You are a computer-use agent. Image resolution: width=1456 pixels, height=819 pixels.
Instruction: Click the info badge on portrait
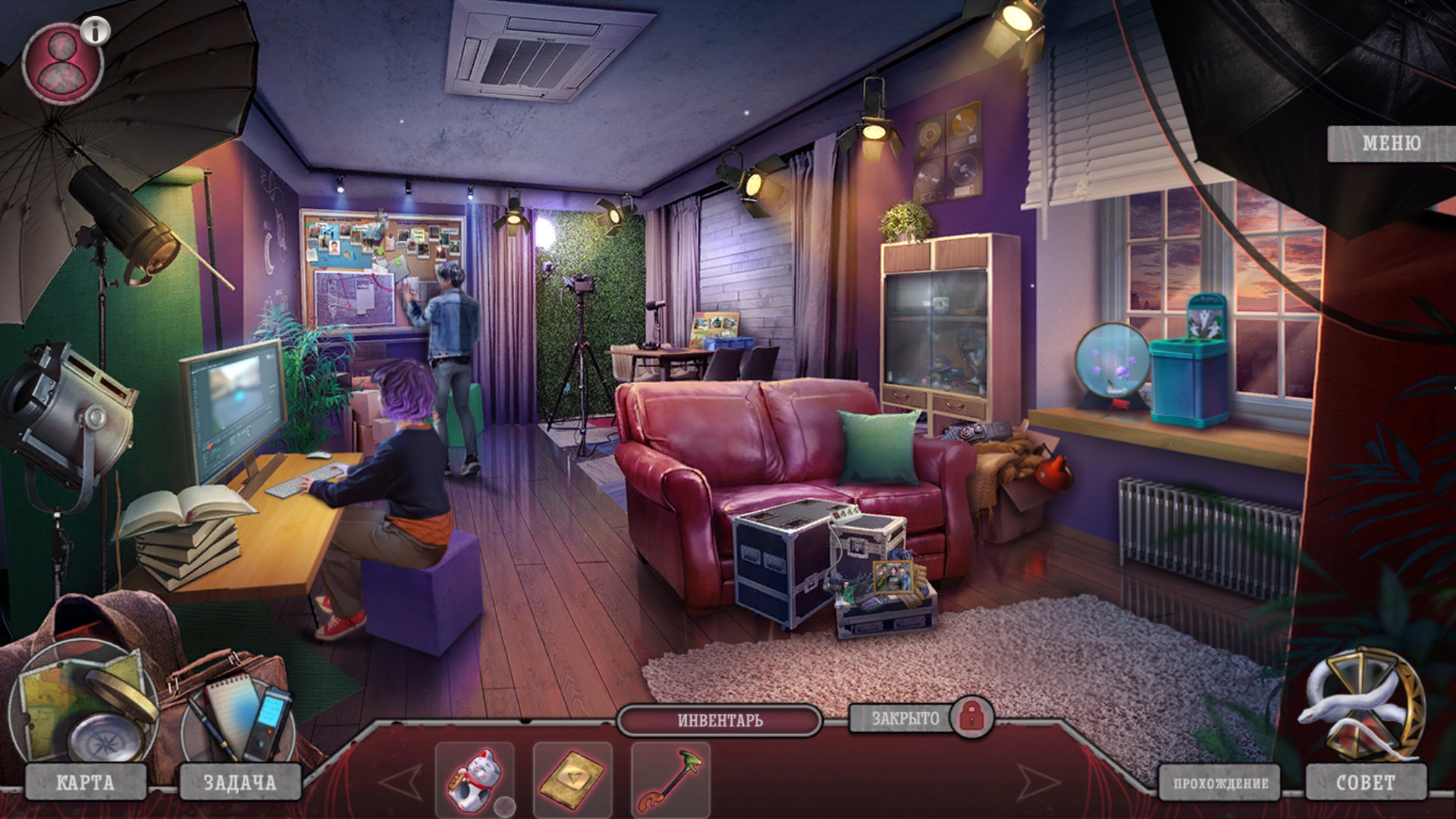[x=96, y=31]
